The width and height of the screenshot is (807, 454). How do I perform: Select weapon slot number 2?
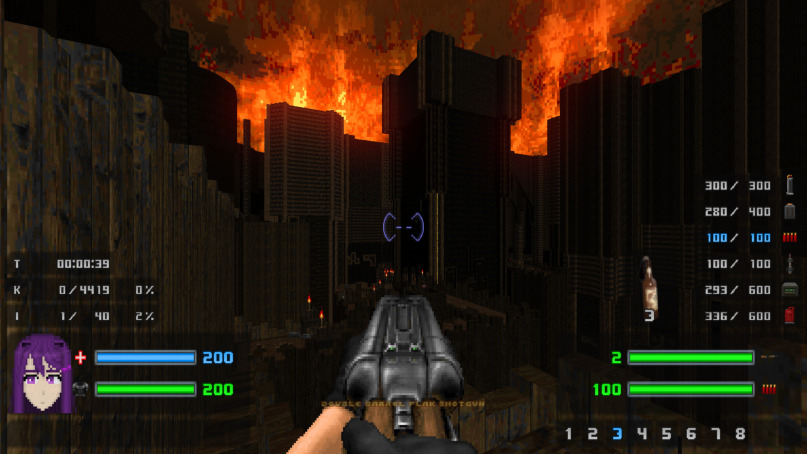pyautogui.click(x=593, y=434)
